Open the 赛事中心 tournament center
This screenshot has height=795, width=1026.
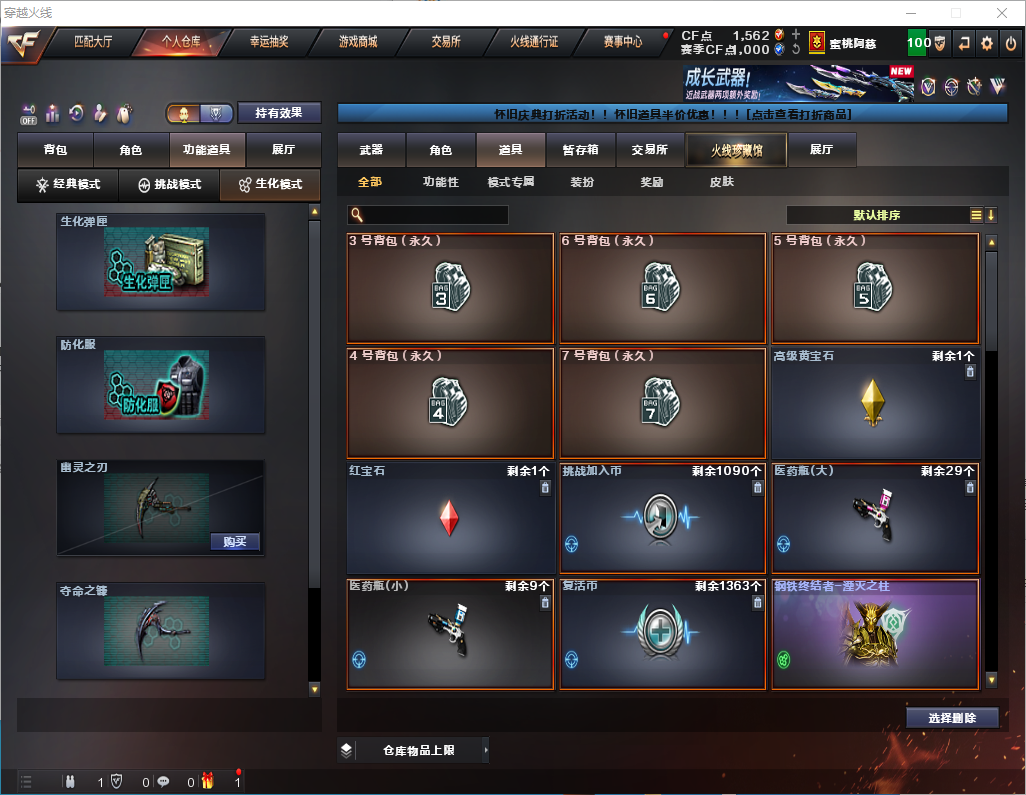(622, 42)
